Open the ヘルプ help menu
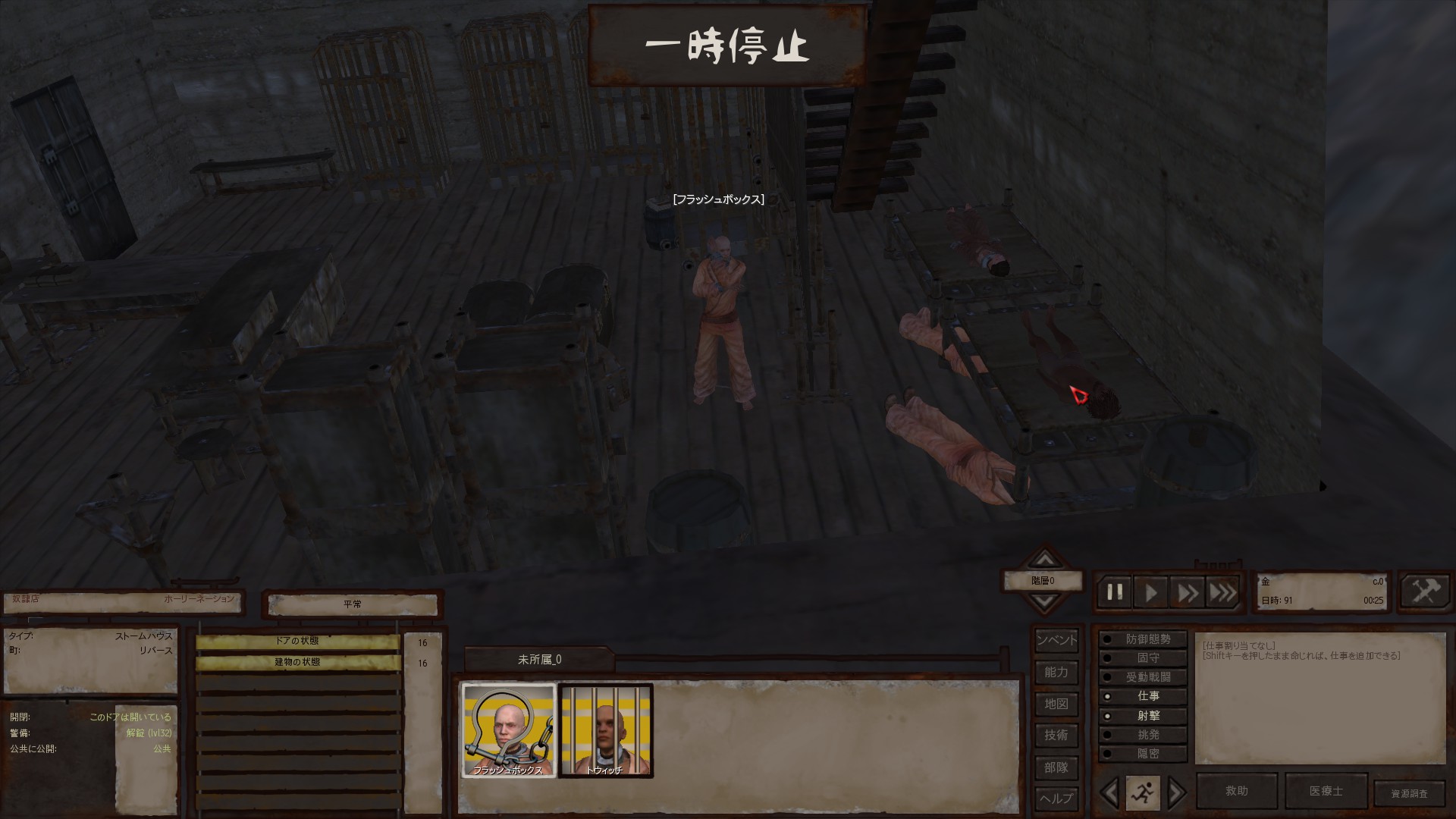 pos(1056,799)
